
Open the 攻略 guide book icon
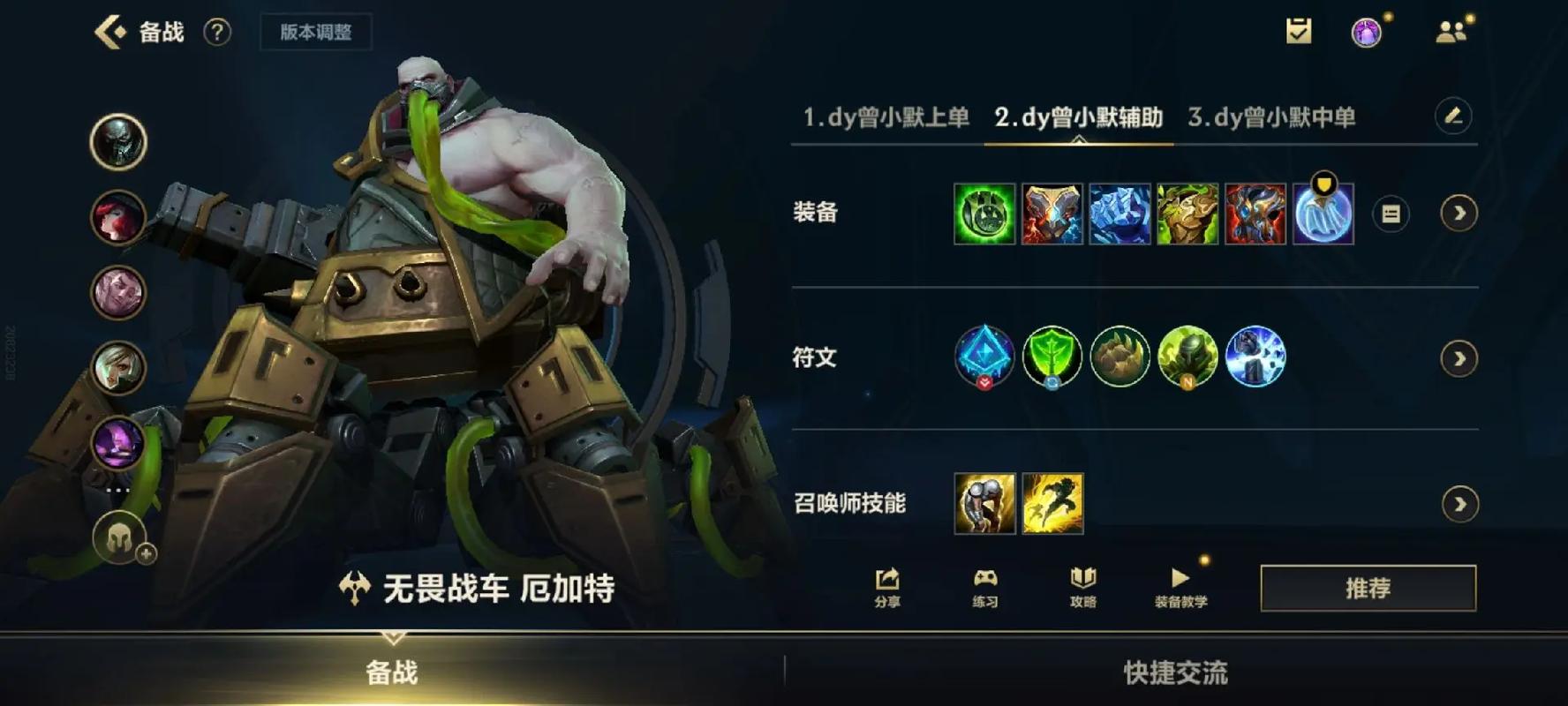pos(1084,587)
